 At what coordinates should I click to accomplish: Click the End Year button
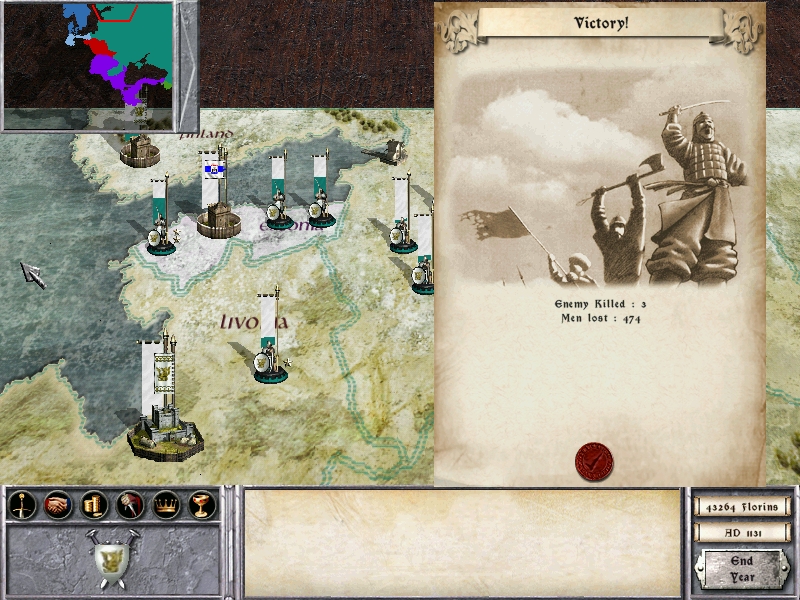(741, 569)
